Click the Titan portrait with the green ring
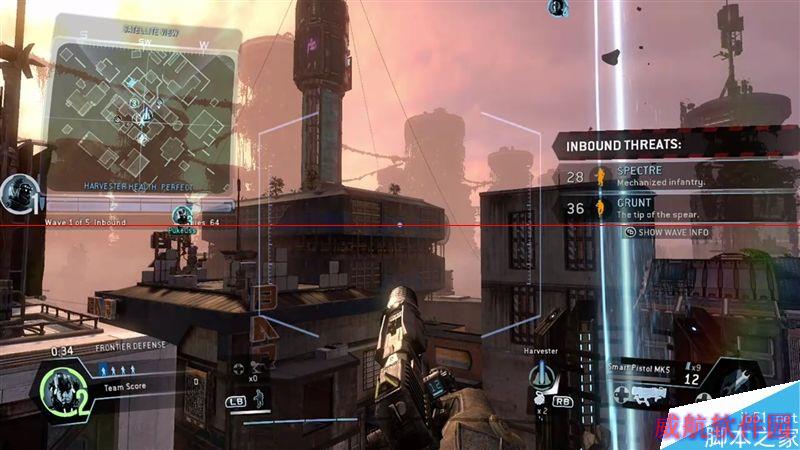The height and width of the screenshot is (450, 800). (67, 390)
